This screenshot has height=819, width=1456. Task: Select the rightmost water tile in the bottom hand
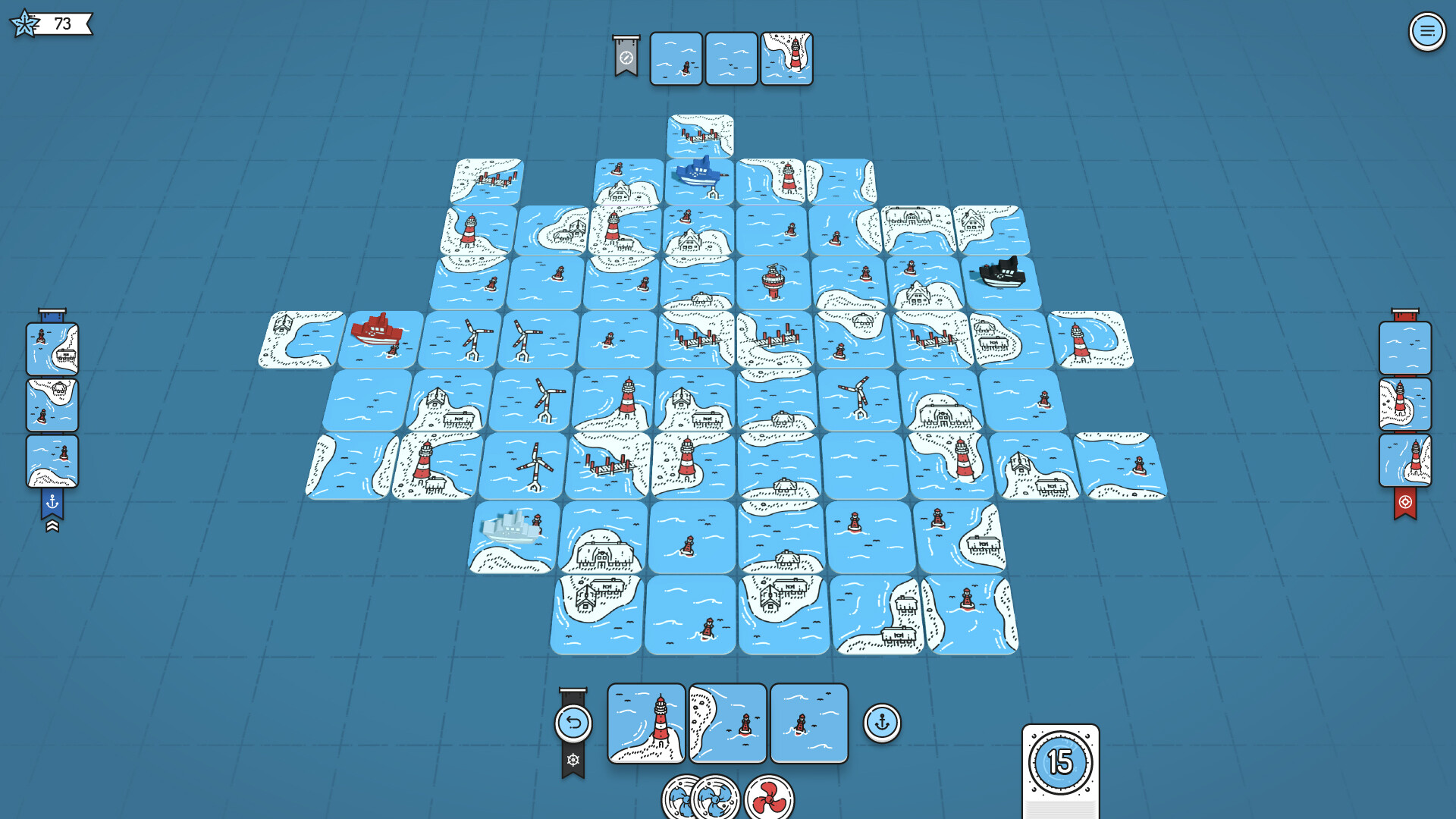809,723
